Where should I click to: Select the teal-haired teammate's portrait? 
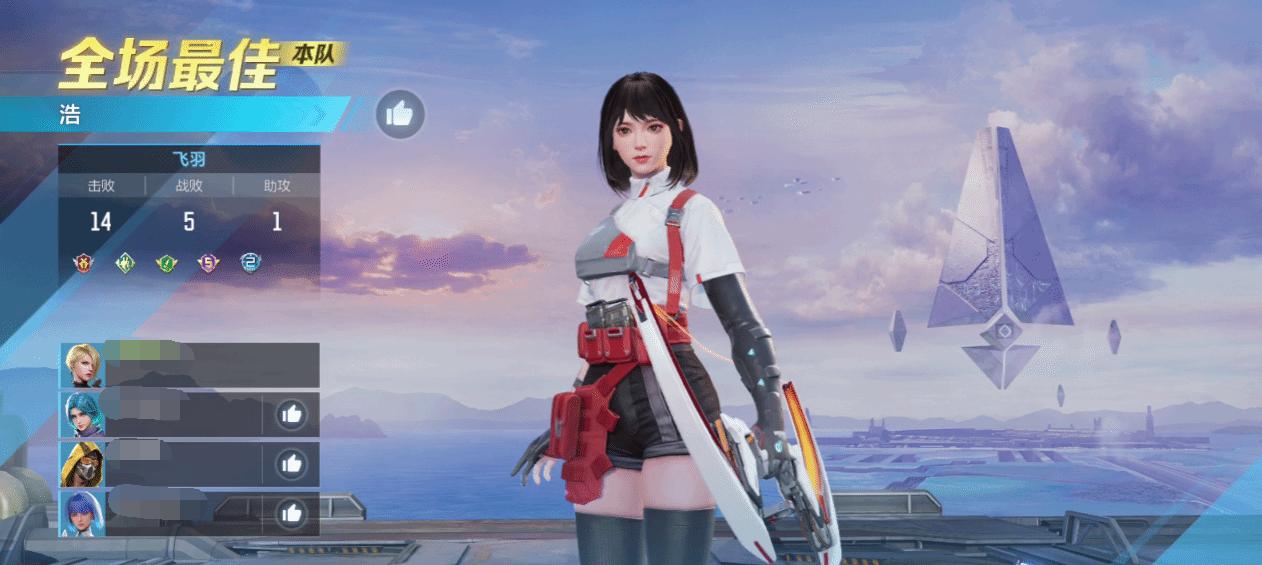pyautogui.click(x=81, y=414)
